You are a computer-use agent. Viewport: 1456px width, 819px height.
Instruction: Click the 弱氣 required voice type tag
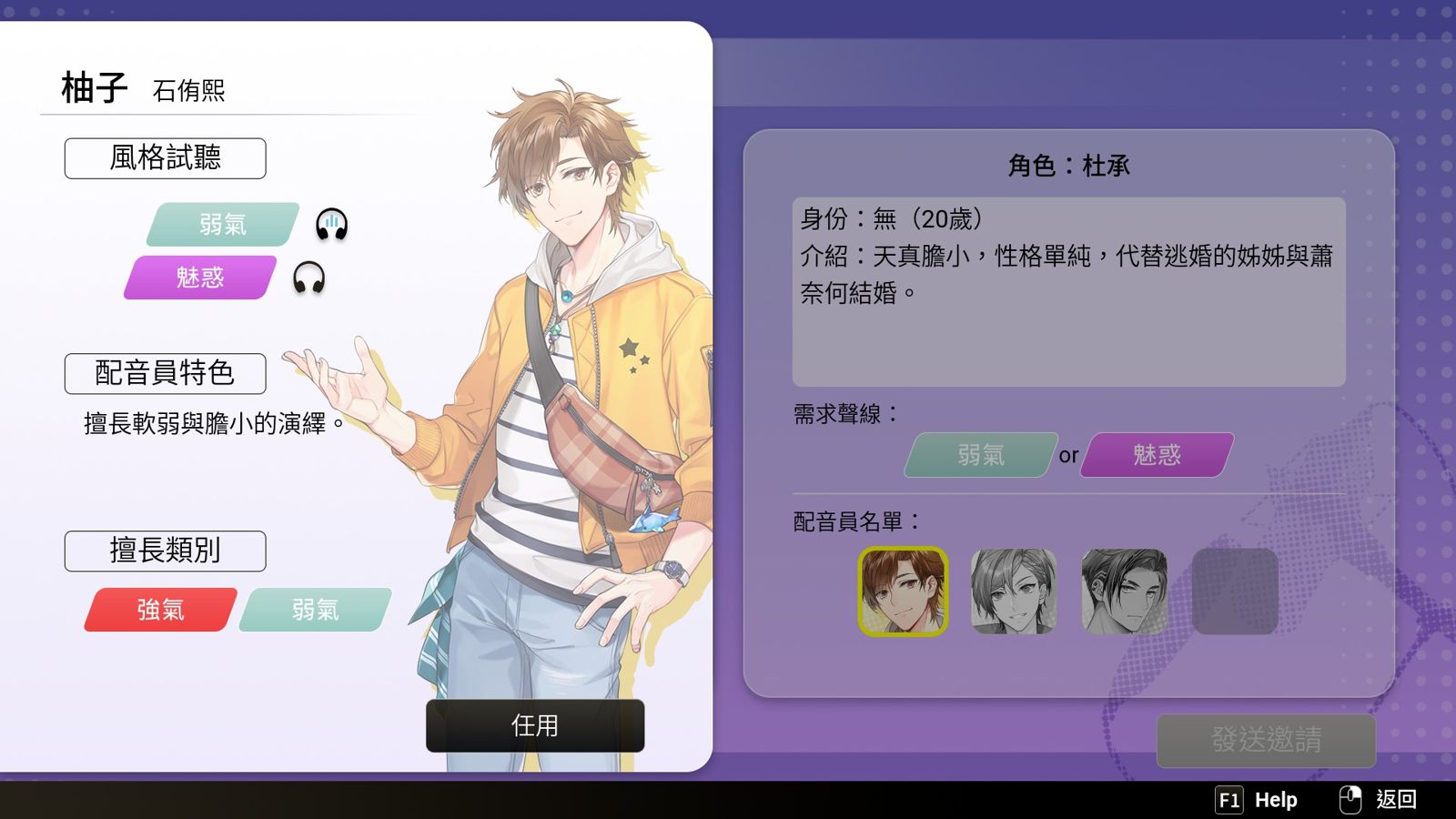click(x=980, y=455)
